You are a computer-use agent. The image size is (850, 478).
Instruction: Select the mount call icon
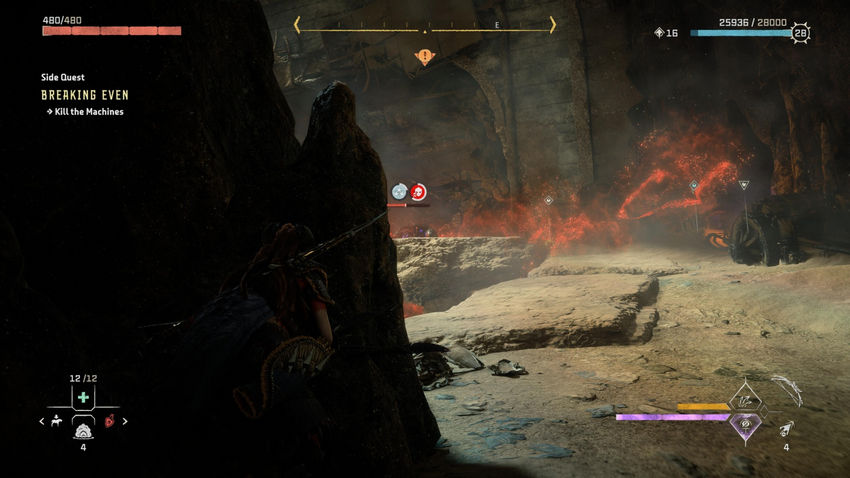tap(56, 421)
